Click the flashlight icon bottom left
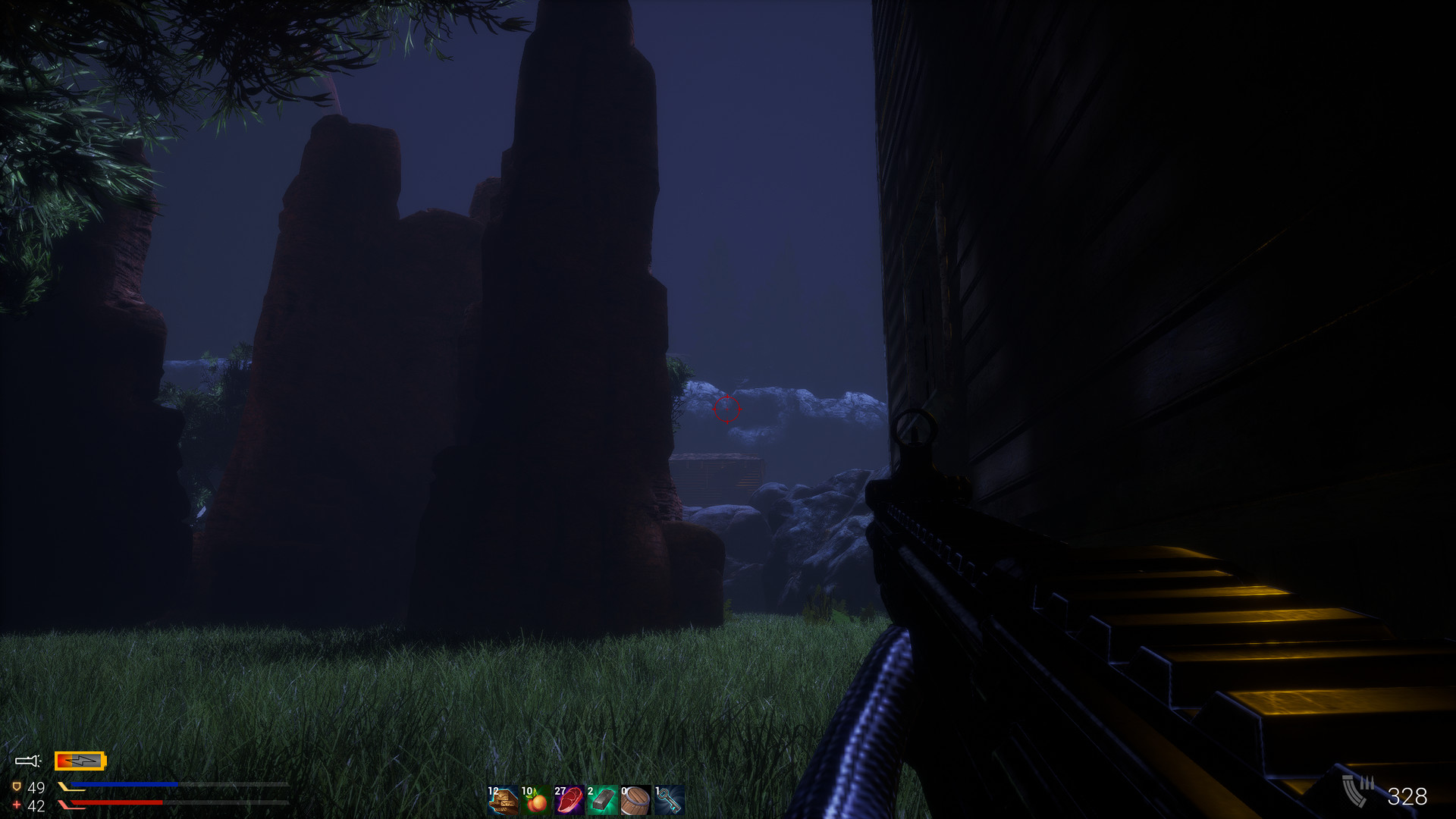 [x=28, y=761]
